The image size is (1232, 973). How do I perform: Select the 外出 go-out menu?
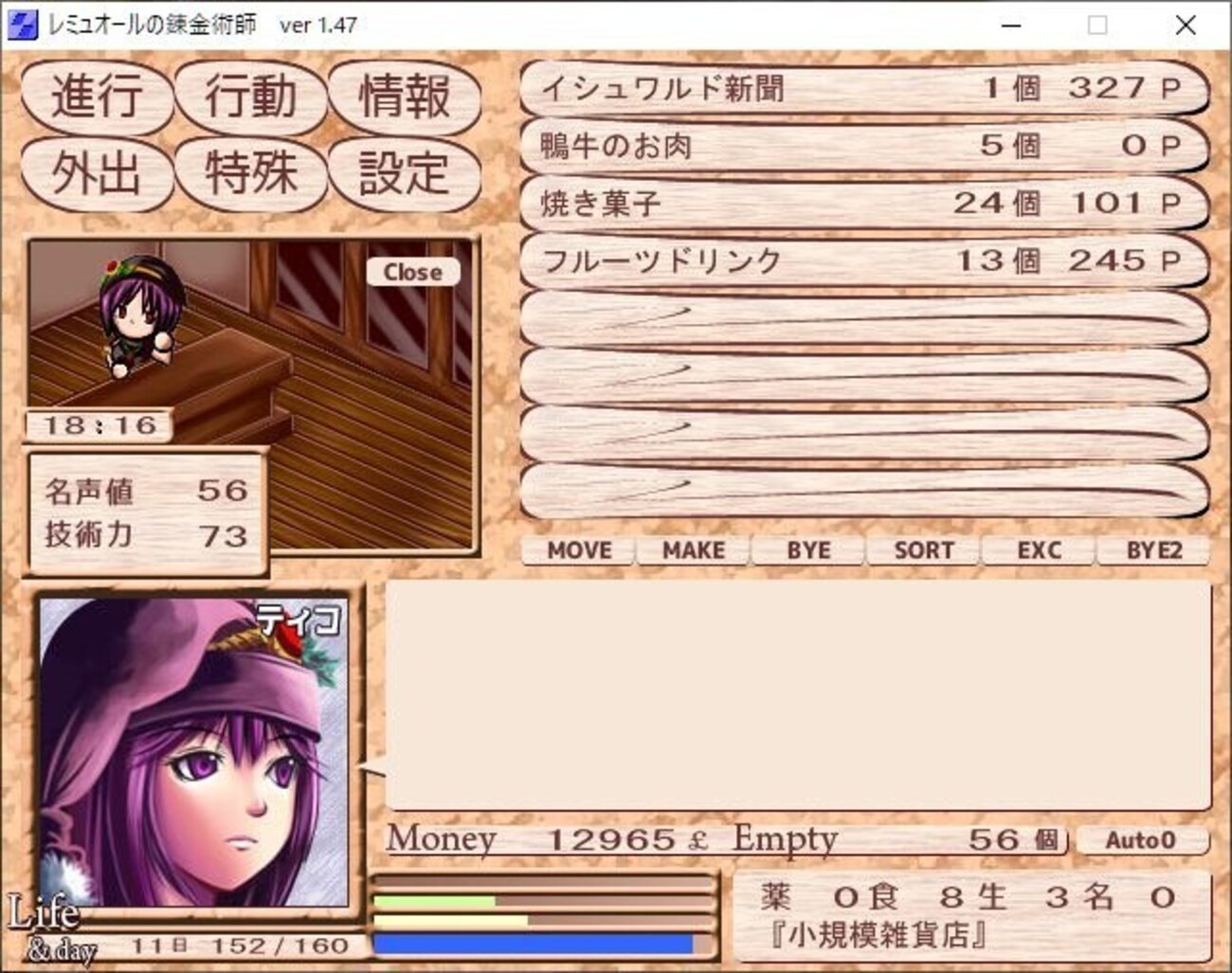click(97, 173)
